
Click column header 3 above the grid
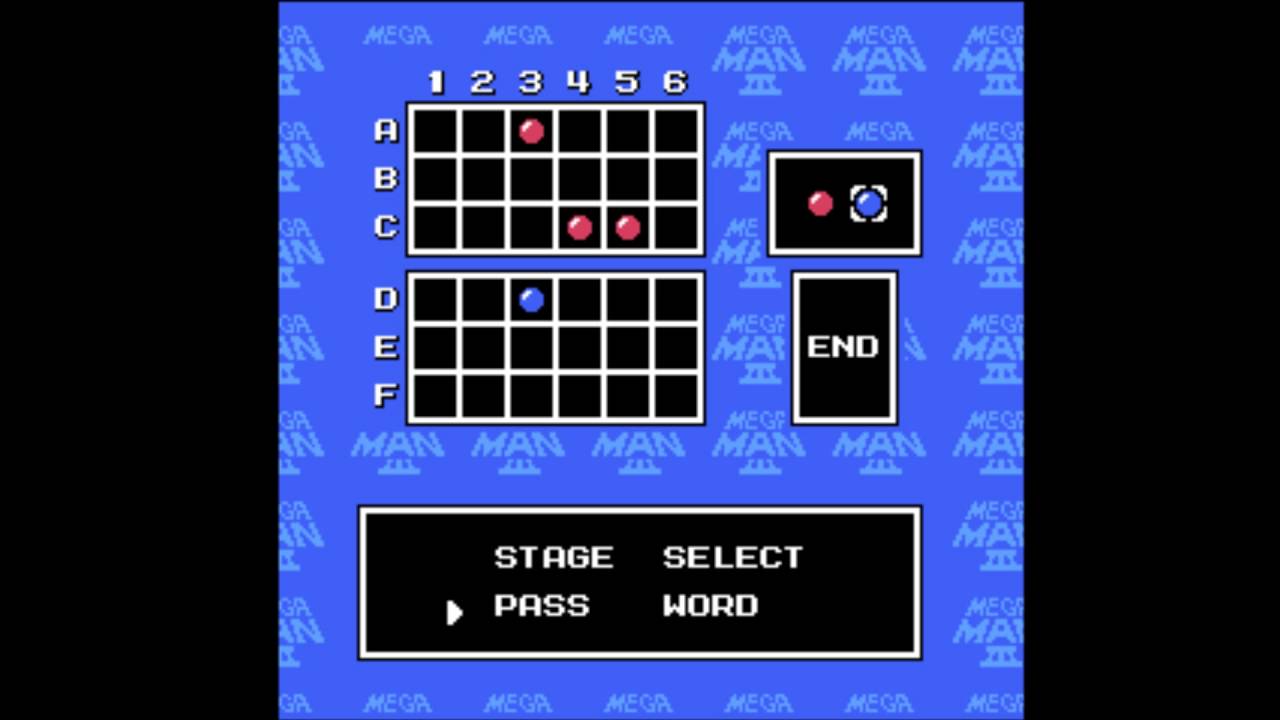530,84
